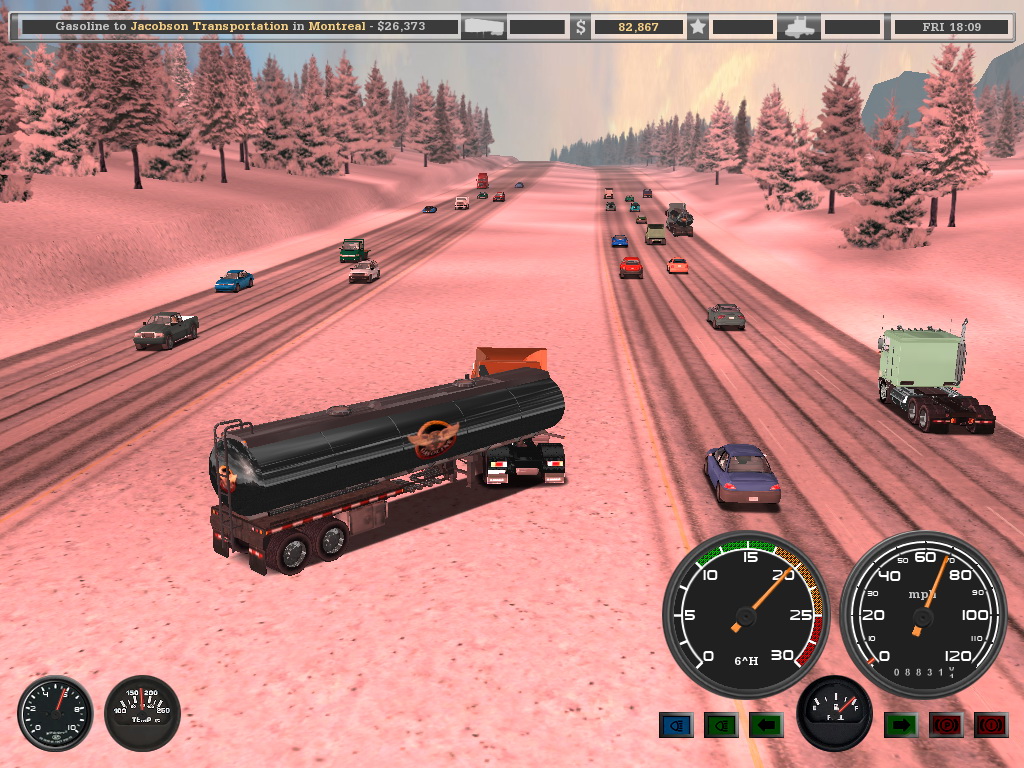The height and width of the screenshot is (768, 1024).
Task: Toggle the green low-beam headlight indicator
Action: 721,725
